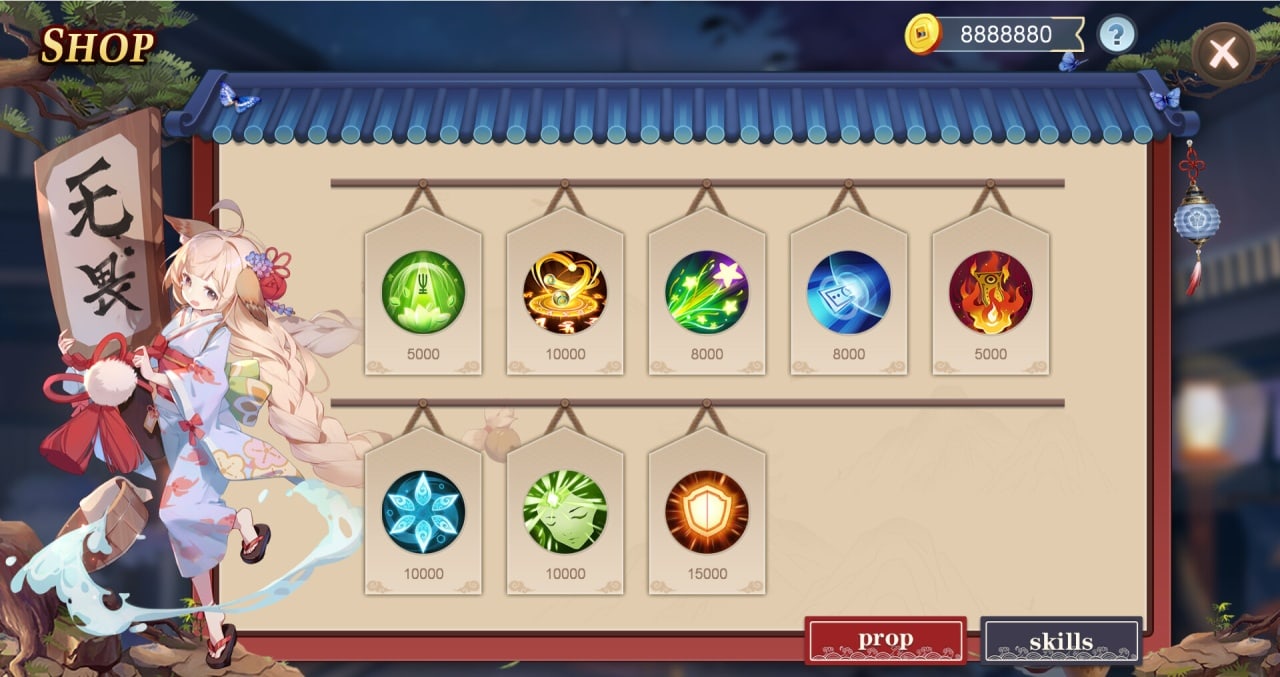Select the golden swirl skill icon
1280x677 pixels.
click(x=565, y=293)
